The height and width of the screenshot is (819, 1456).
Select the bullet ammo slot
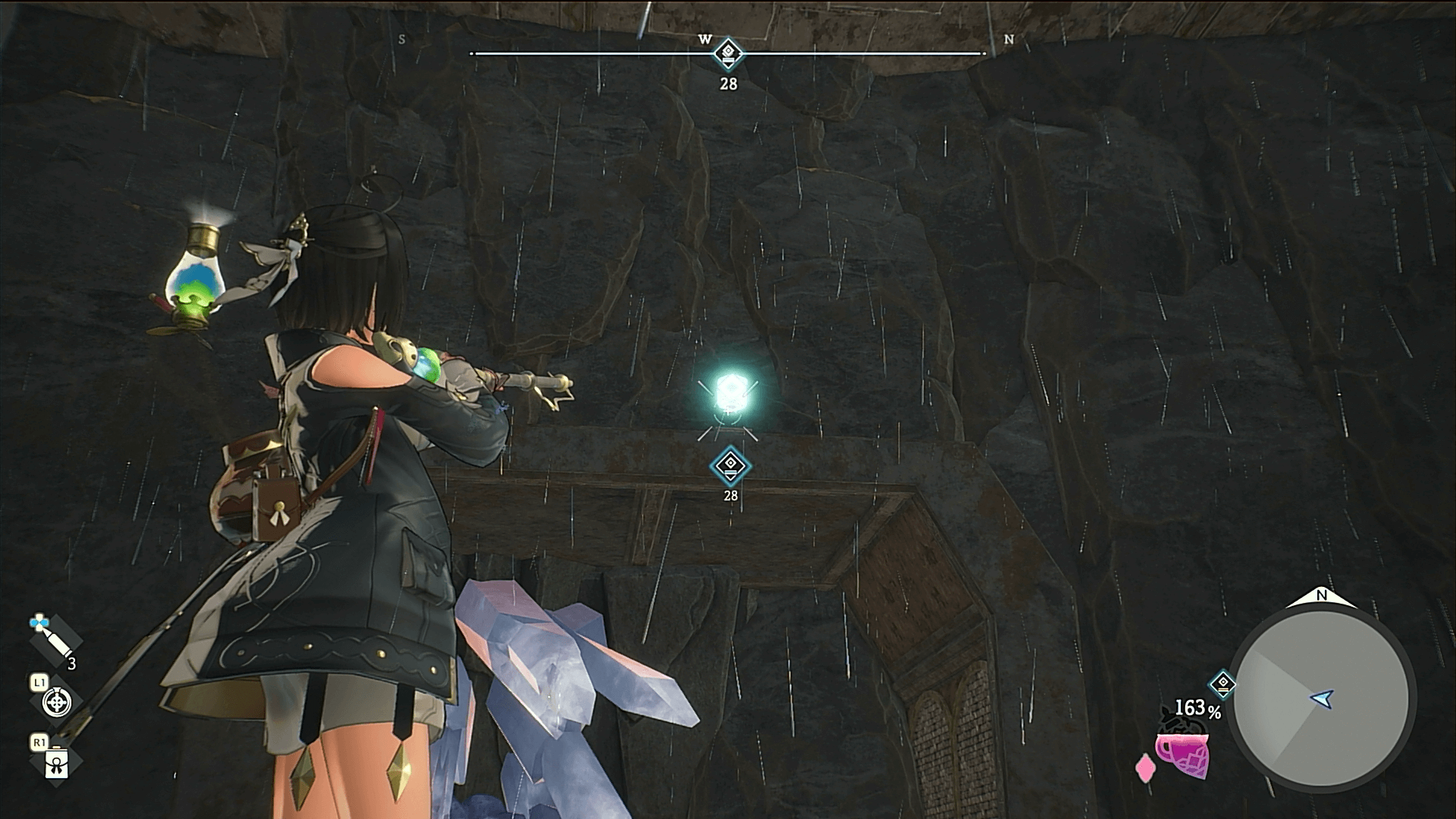pos(54,641)
